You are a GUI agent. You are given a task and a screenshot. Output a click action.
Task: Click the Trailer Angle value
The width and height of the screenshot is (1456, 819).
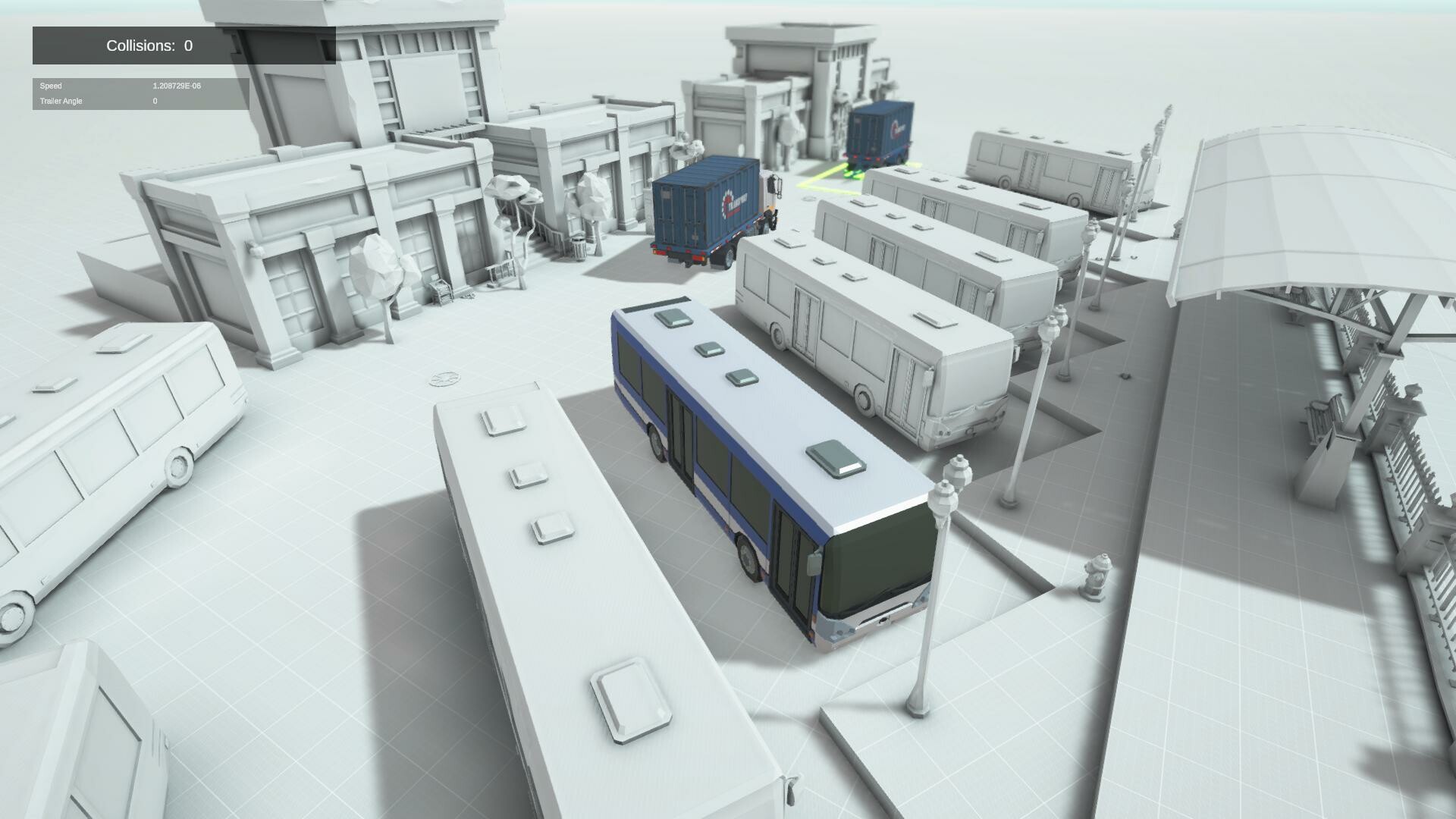[x=155, y=101]
